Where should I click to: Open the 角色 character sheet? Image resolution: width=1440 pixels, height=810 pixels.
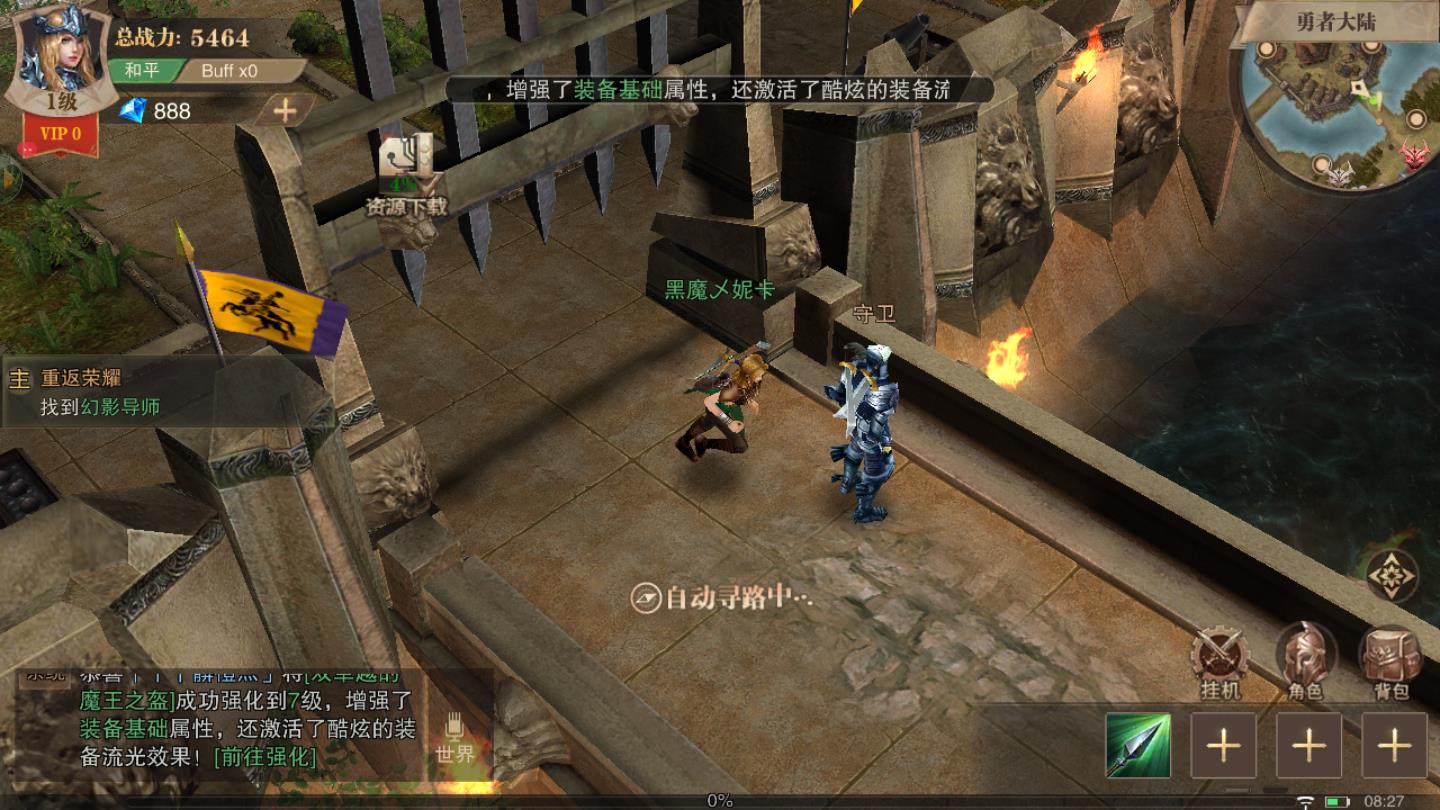pyautogui.click(x=1305, y=660)
